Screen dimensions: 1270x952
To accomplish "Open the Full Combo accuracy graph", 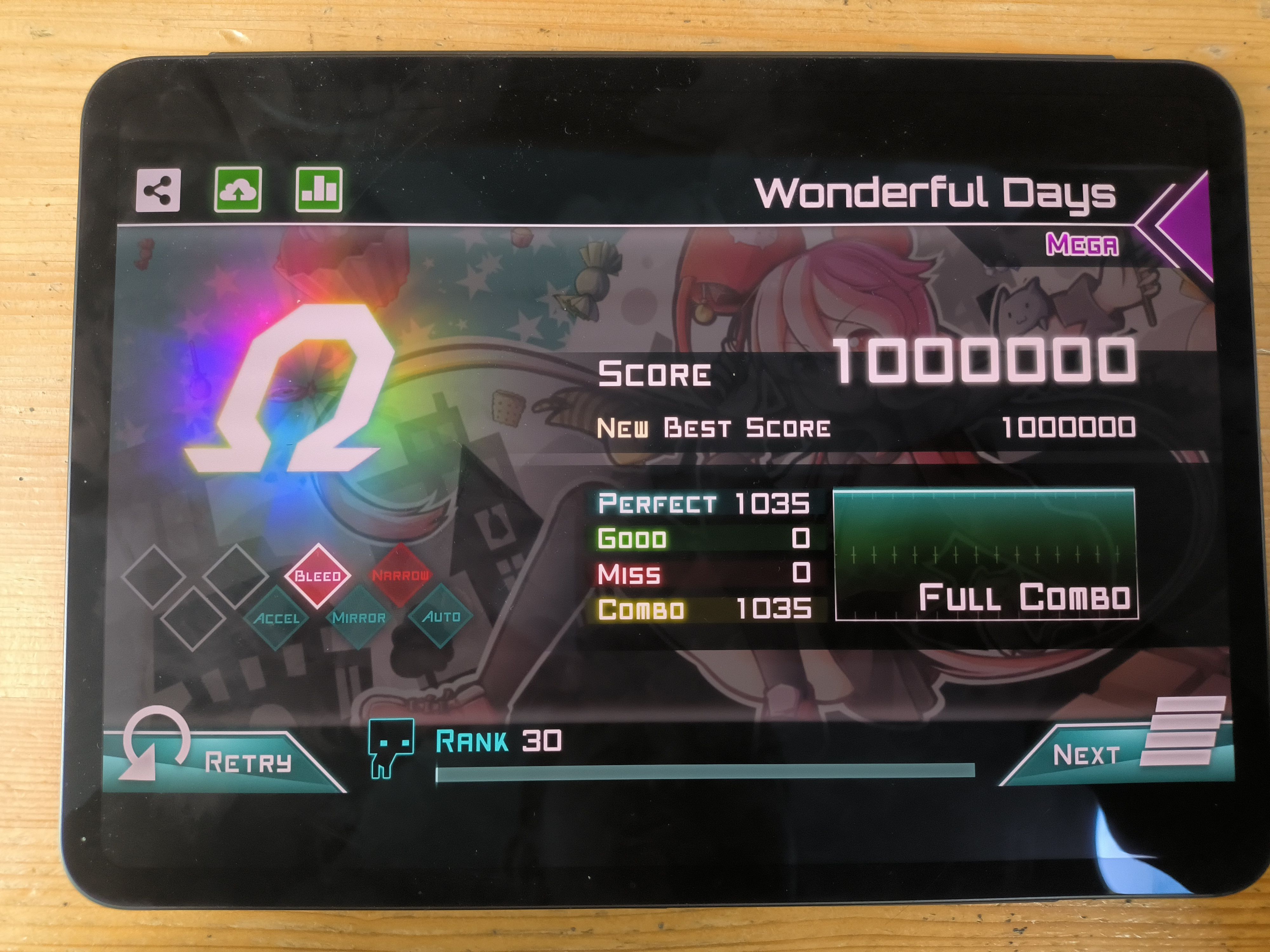I will (985, 554).
